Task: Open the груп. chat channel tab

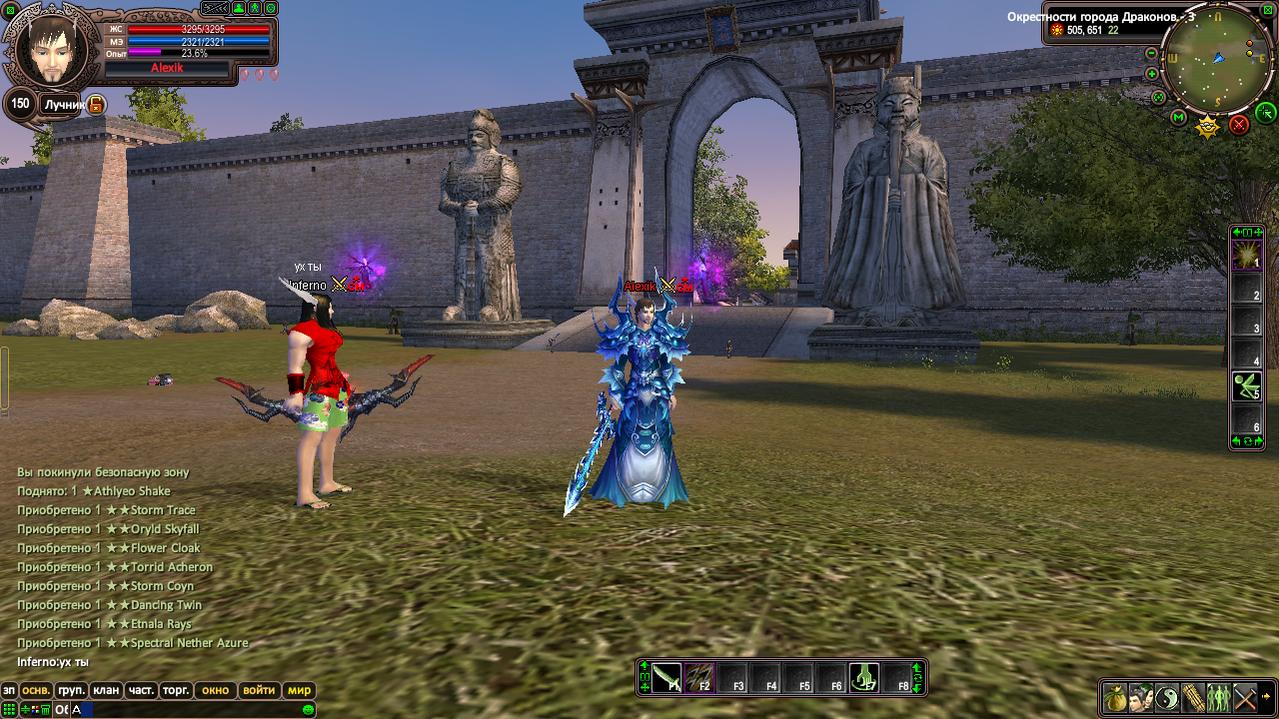Action: point(71,690)
